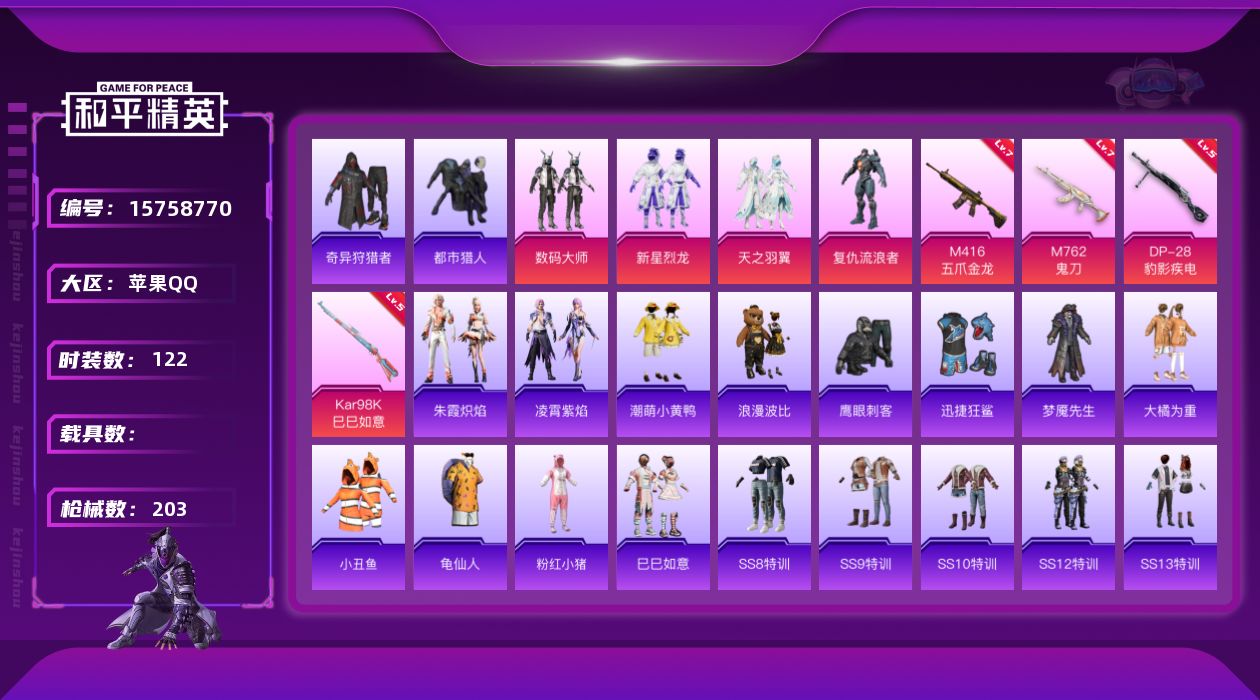This screenshot has width=1260, height=700.
Task: Click the 天之羽翼 costume tile
Action: 764,211
